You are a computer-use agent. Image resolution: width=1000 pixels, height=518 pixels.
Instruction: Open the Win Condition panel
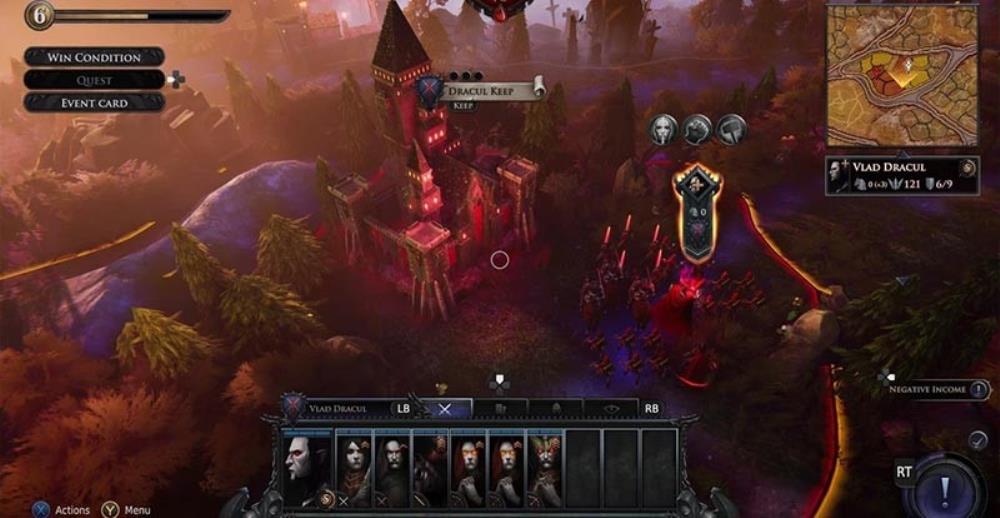point(94,57)
